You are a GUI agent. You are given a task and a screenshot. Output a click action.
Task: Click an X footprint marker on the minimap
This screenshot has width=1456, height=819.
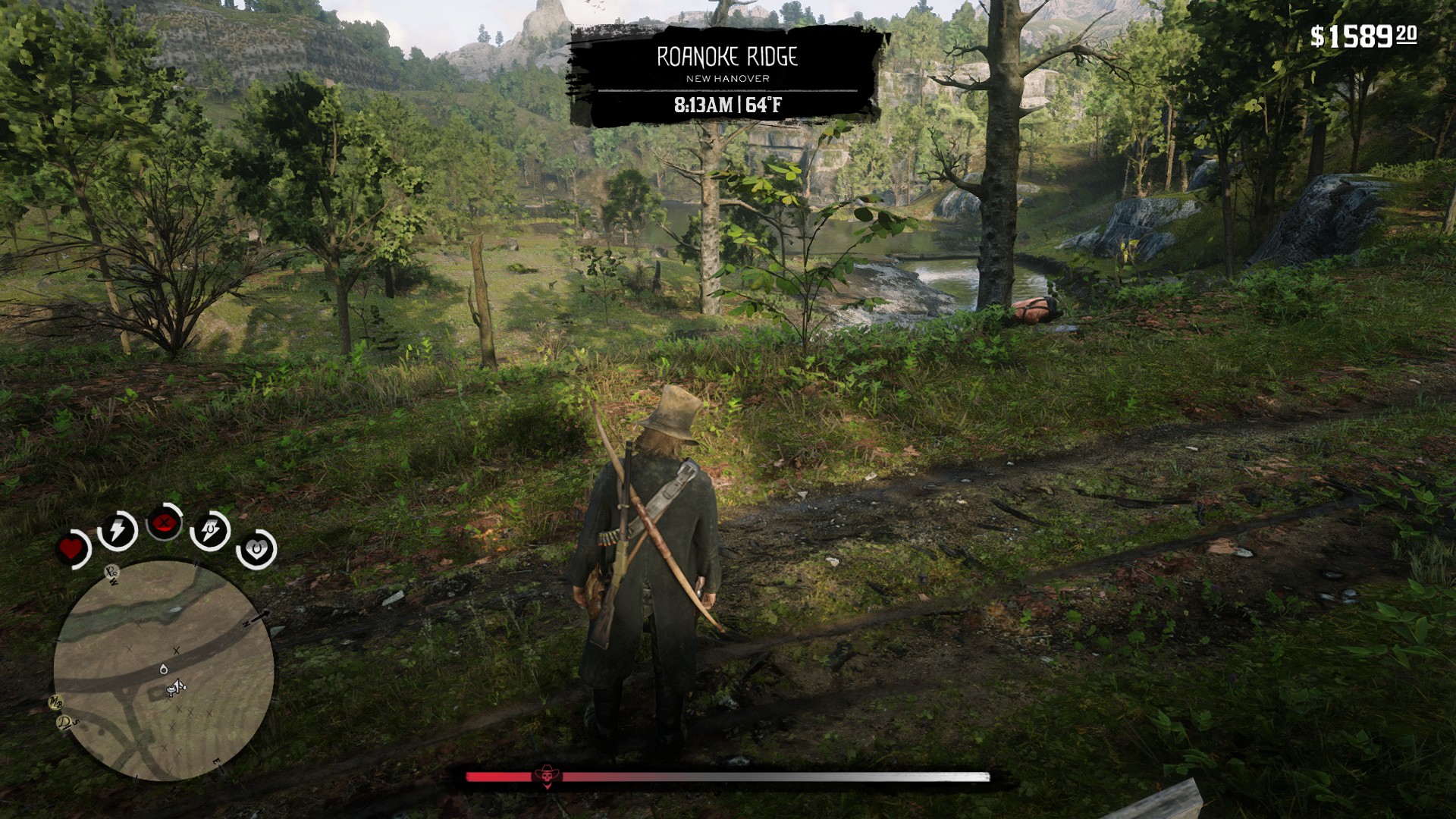pos(175,651)
